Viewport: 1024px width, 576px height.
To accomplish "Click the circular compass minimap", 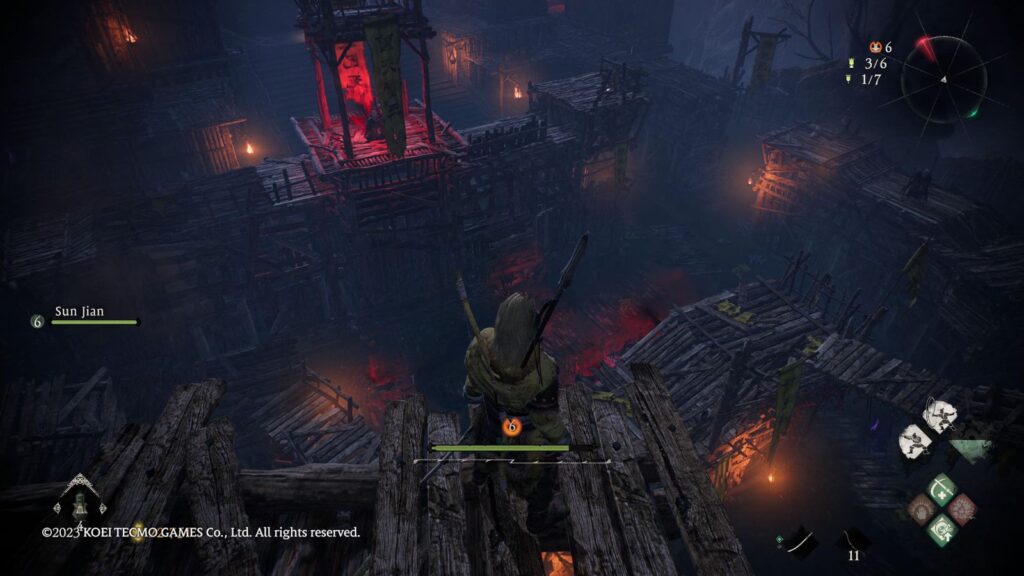I will (x=943, y=78).
